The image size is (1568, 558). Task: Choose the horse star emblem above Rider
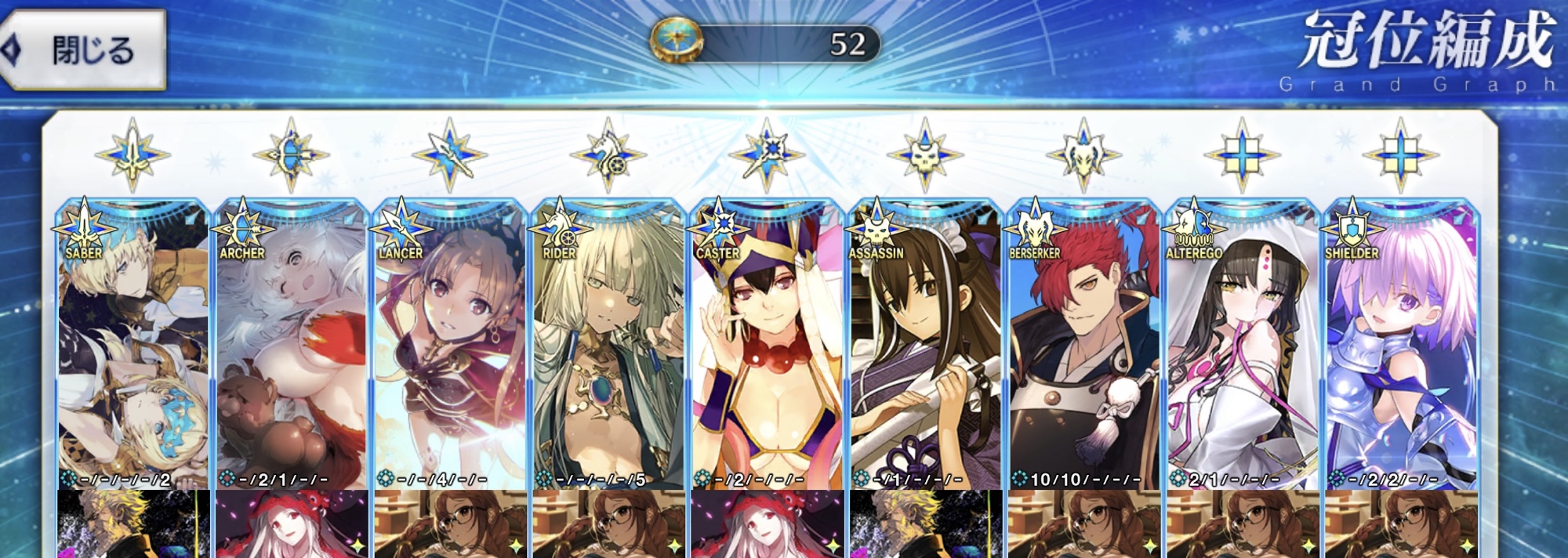608,154
